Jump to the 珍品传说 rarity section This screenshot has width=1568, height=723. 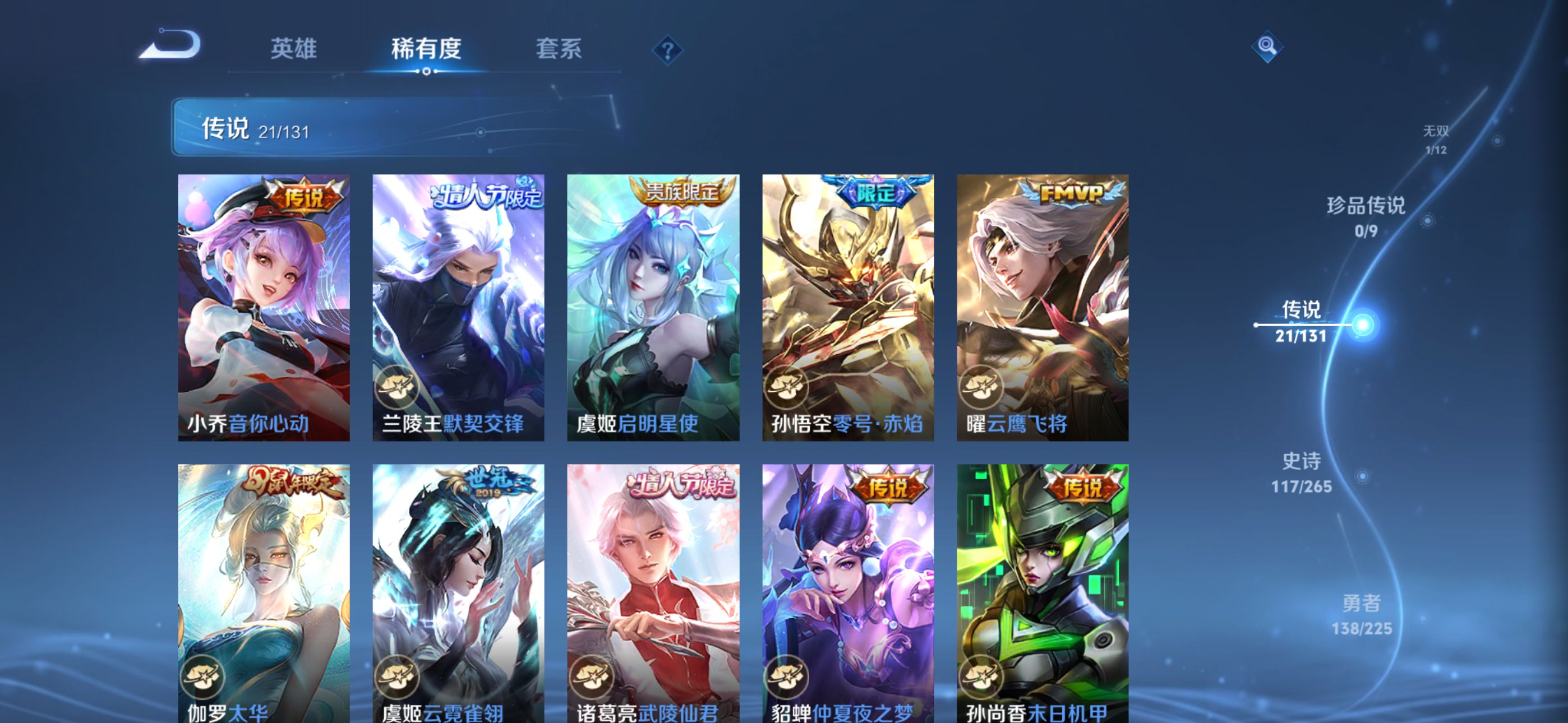[1366, 216]
